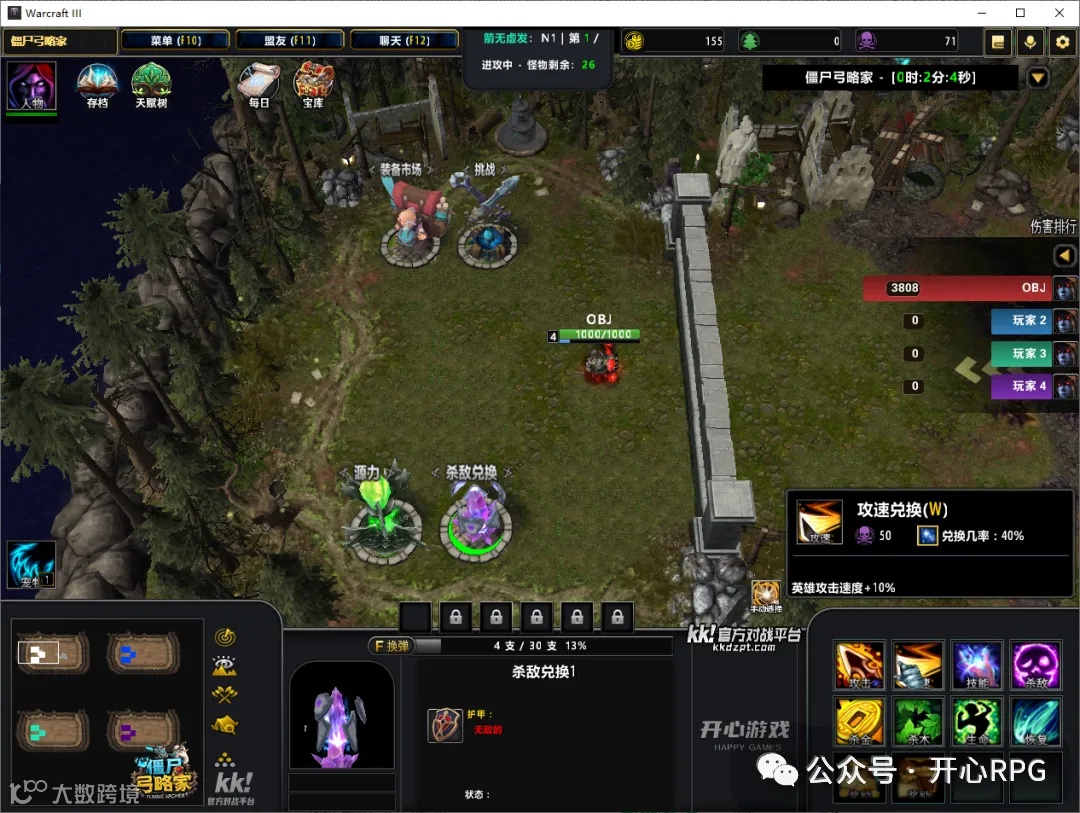Open the 菜单 (F10) menu

[x=175, y=41]
